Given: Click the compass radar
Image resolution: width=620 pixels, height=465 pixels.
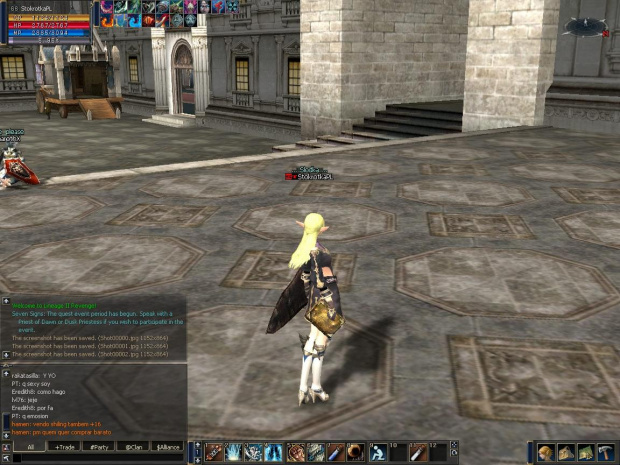Looking at the screenshot, I should 583,27.
